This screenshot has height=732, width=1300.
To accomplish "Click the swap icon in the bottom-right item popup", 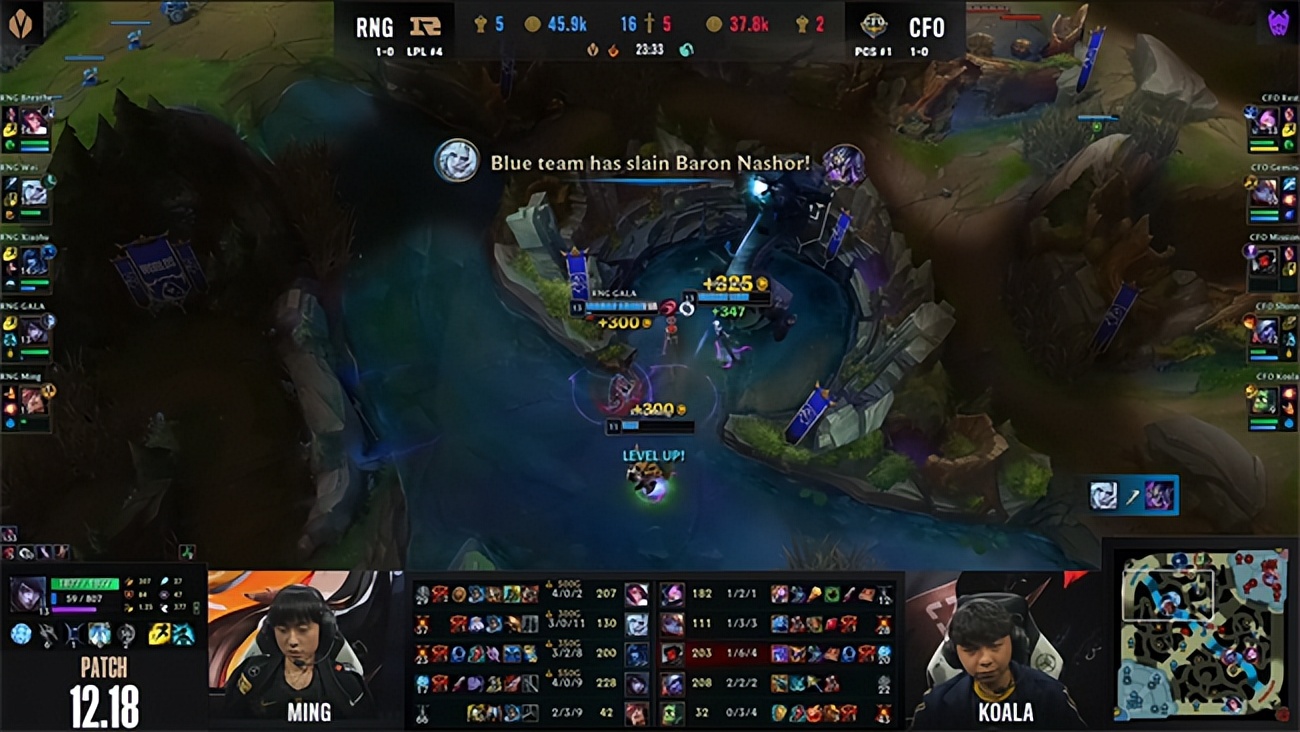I will point(1135,495).
